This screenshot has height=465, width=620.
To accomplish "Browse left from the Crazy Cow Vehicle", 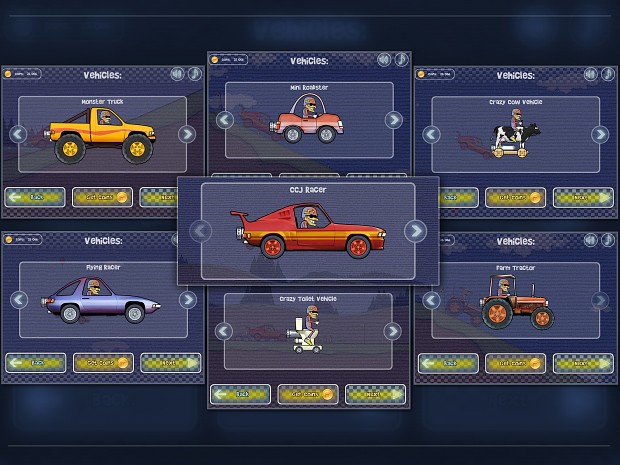I will [430, 134].
